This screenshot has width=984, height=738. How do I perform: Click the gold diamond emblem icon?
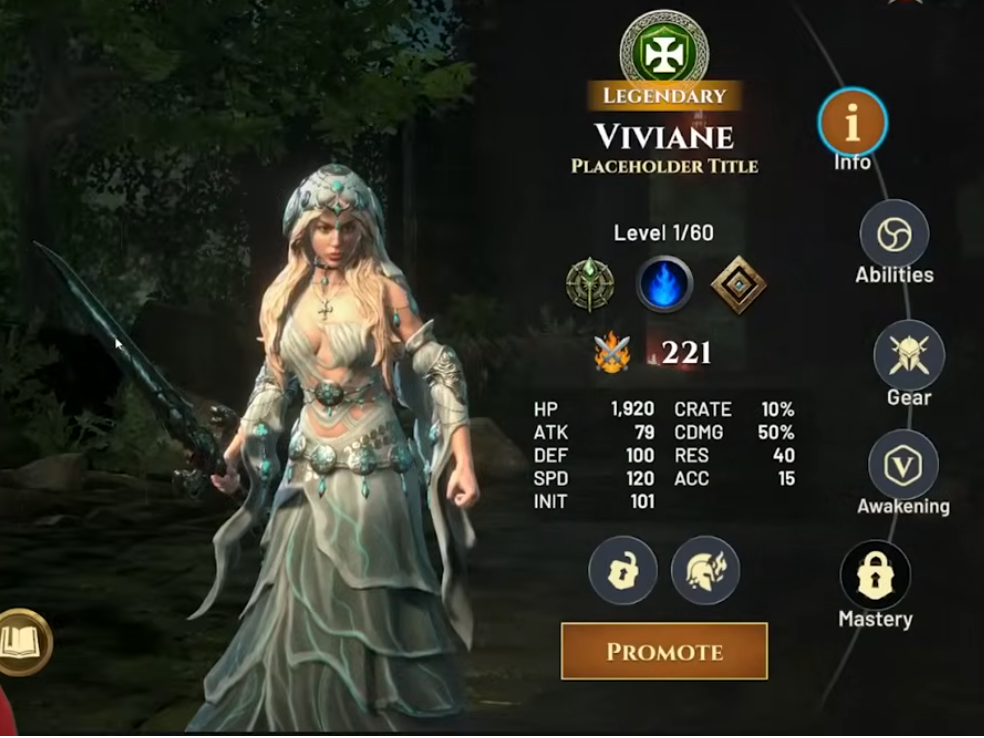[738, 283]
